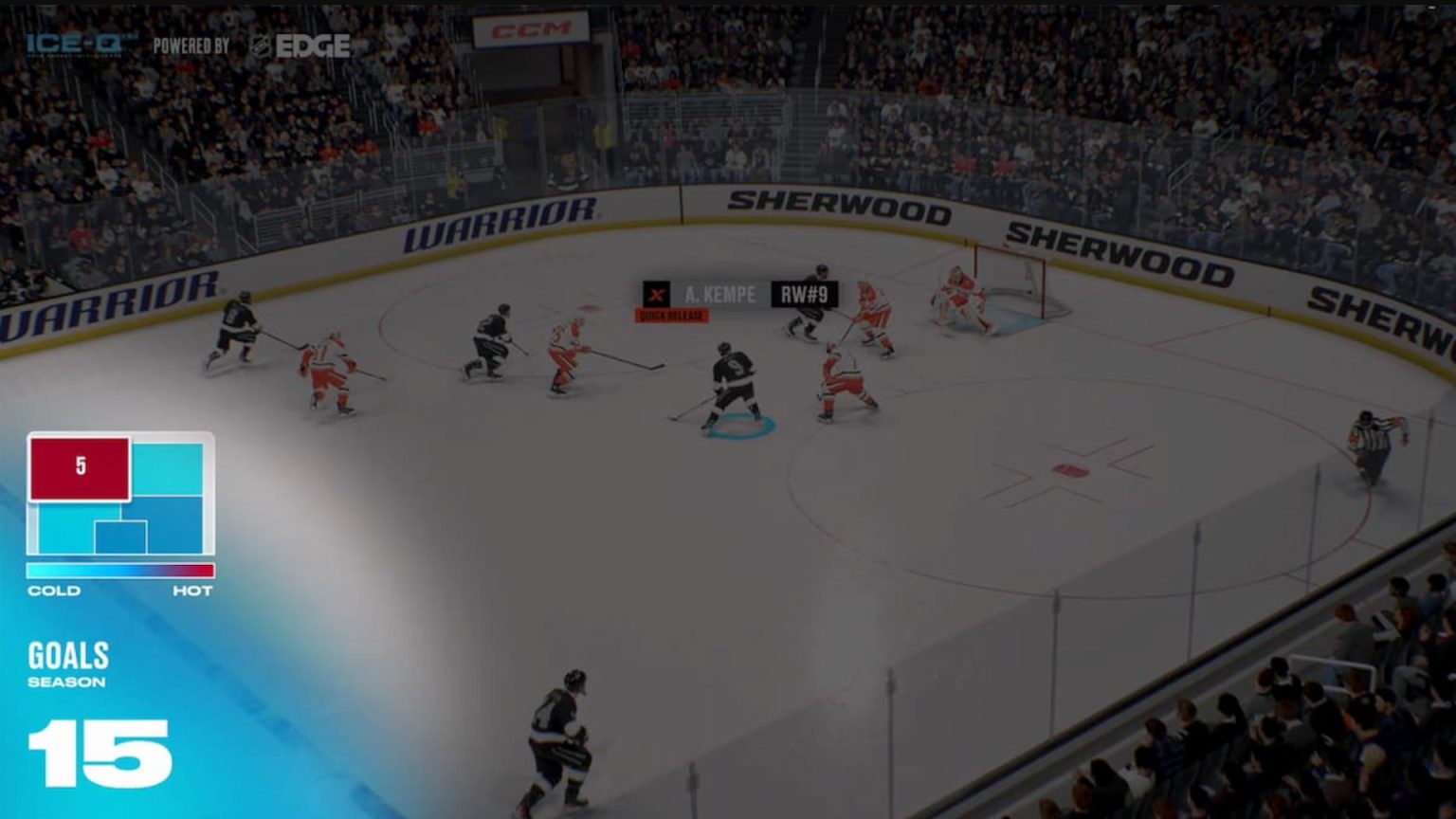Toggle the red hot zone labeled 5
The width and height of the screenshot is (1456, 819).
(80, 466)
